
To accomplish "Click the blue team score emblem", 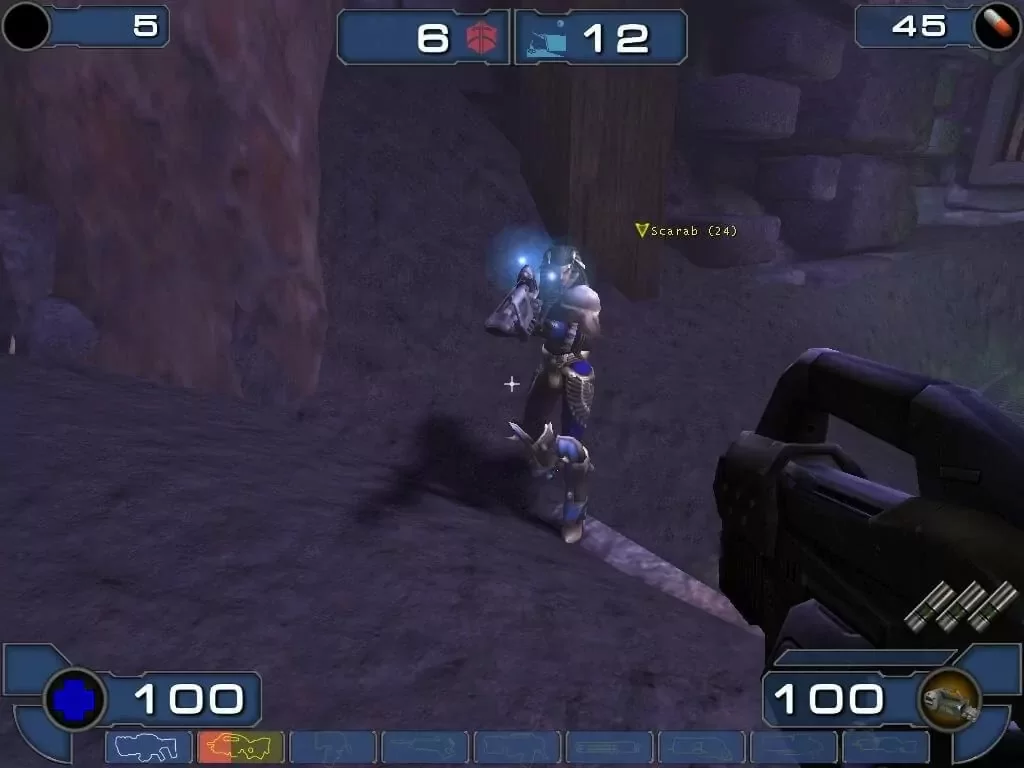I will pos(546,39).
